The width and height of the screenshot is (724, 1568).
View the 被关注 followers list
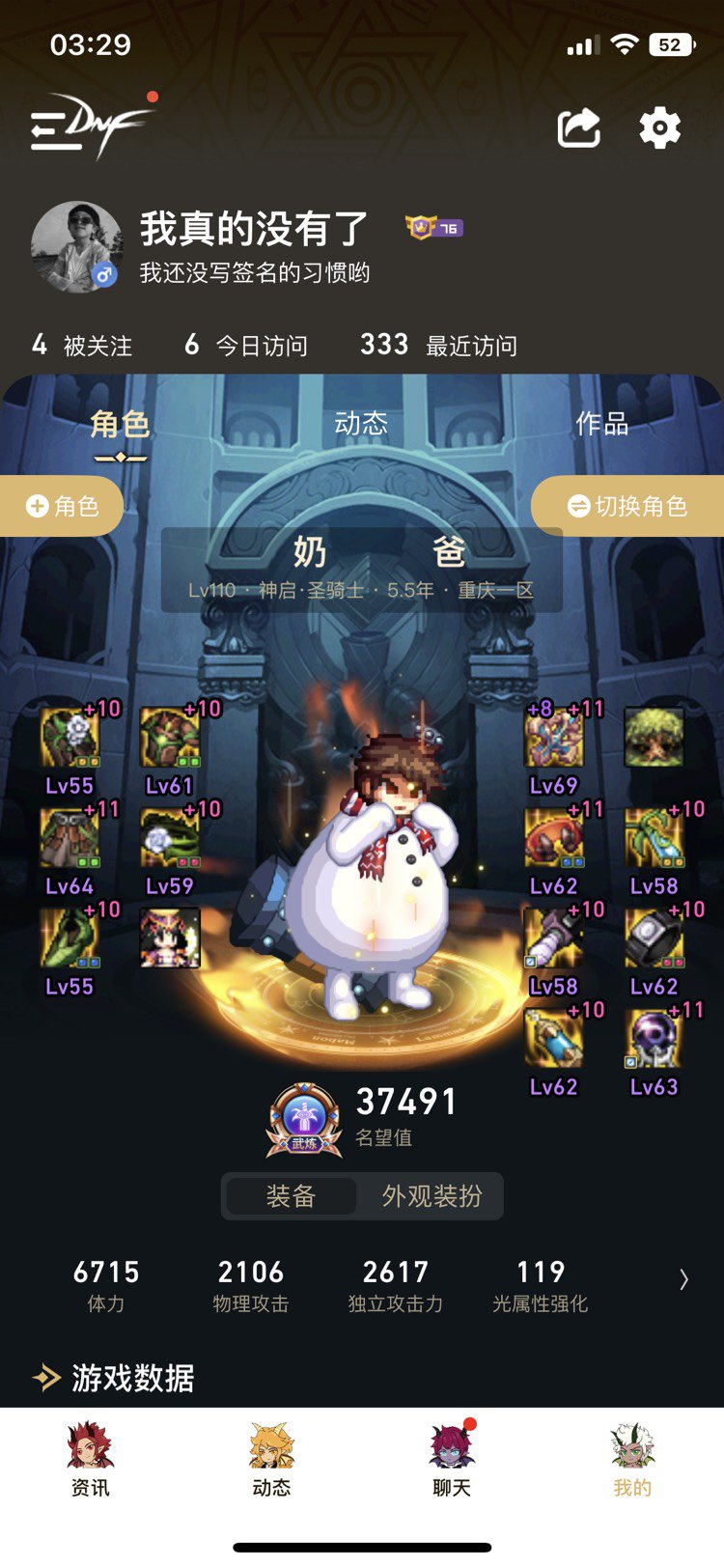click(82, 345)
